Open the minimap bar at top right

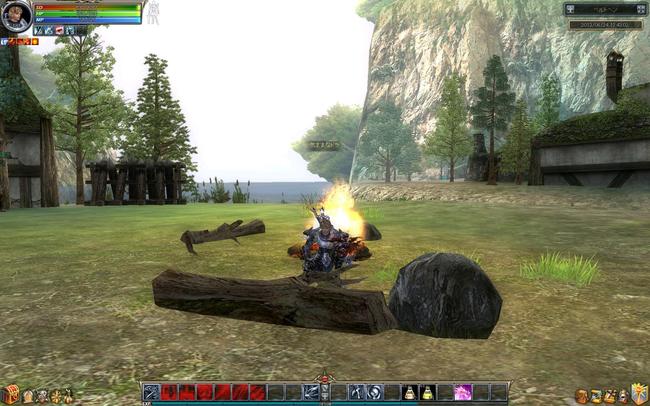coord(603,9)
